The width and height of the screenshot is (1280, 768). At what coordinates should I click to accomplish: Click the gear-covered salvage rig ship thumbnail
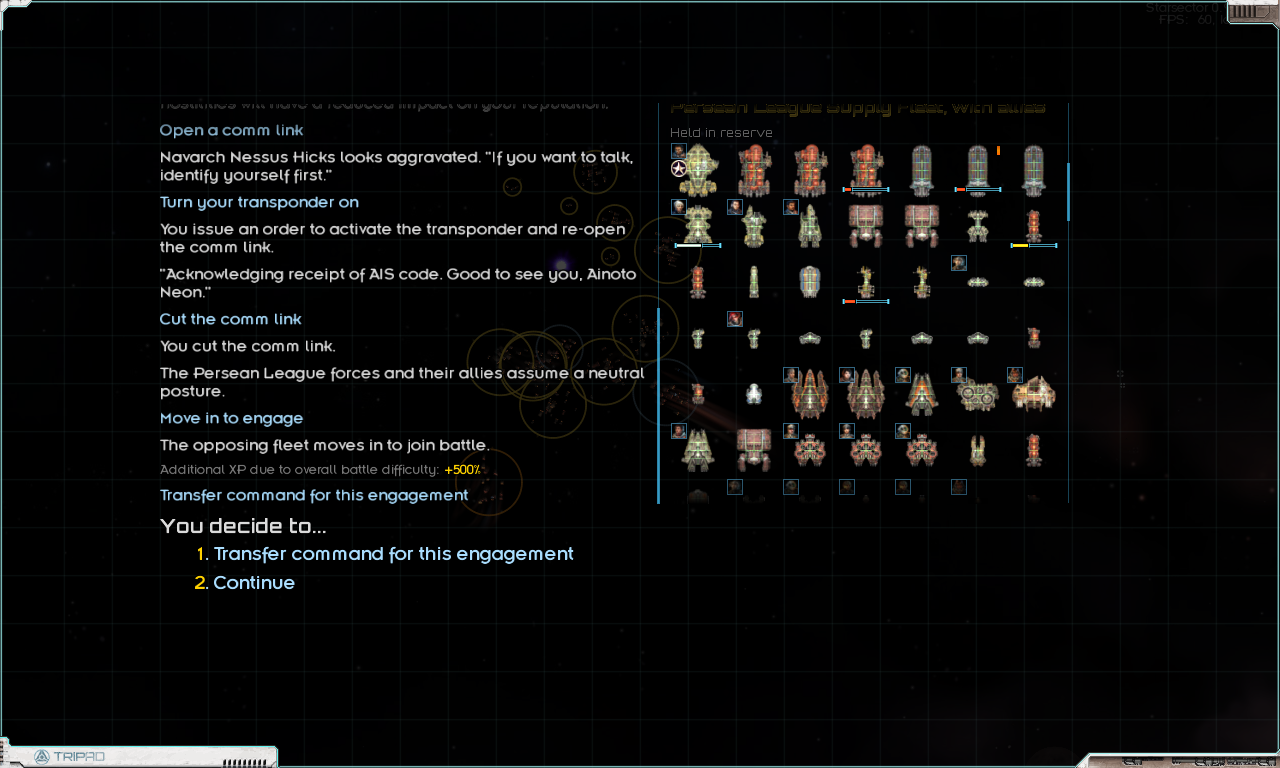click(x=975, y=395)
